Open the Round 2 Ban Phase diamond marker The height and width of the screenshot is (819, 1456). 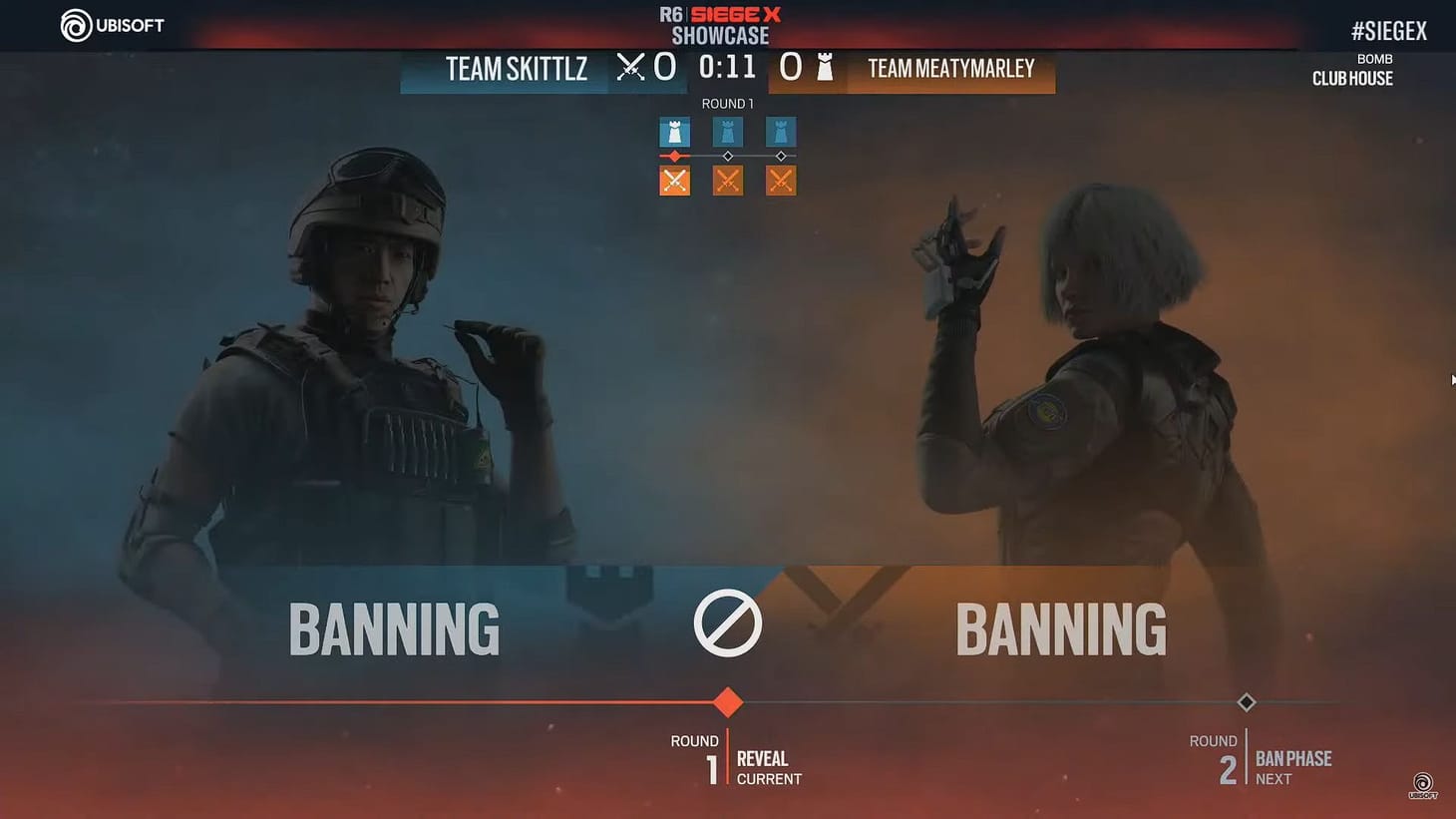(x=1246, y=702)
